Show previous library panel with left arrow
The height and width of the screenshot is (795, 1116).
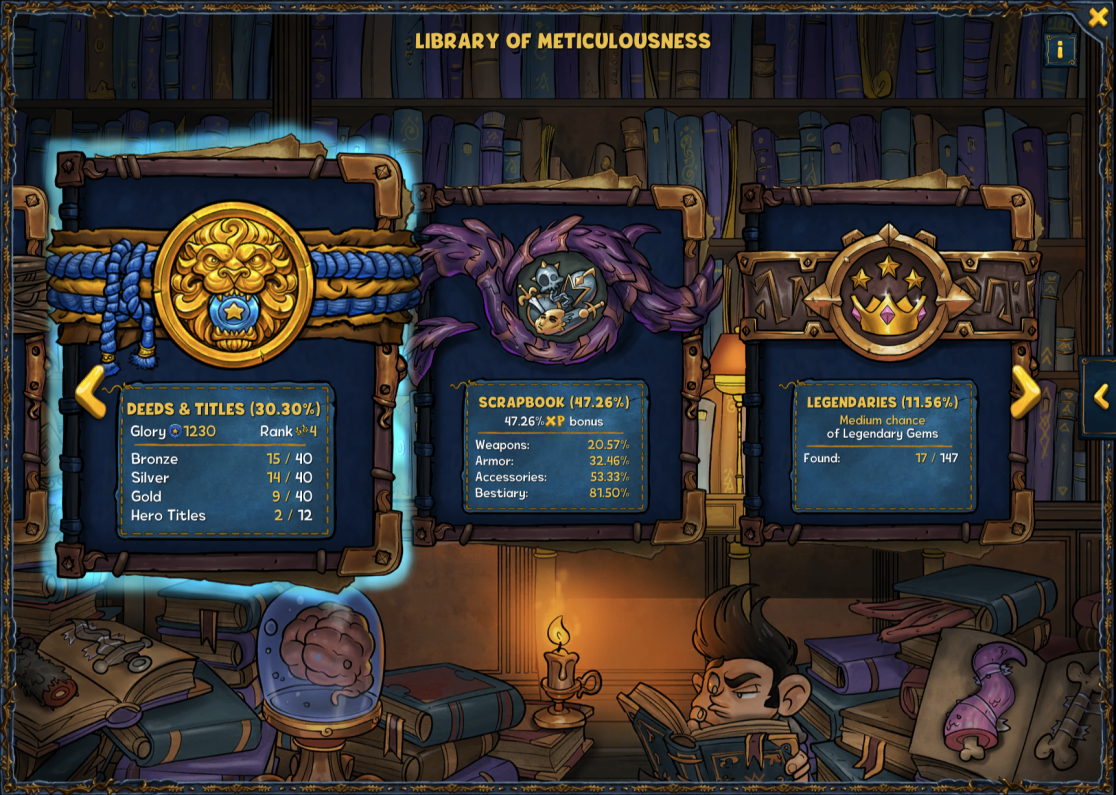point(90,391)
